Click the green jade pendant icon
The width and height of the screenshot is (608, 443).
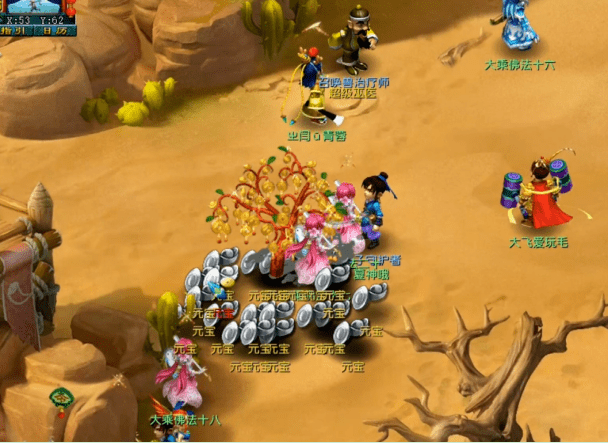[x=60, y=399]
